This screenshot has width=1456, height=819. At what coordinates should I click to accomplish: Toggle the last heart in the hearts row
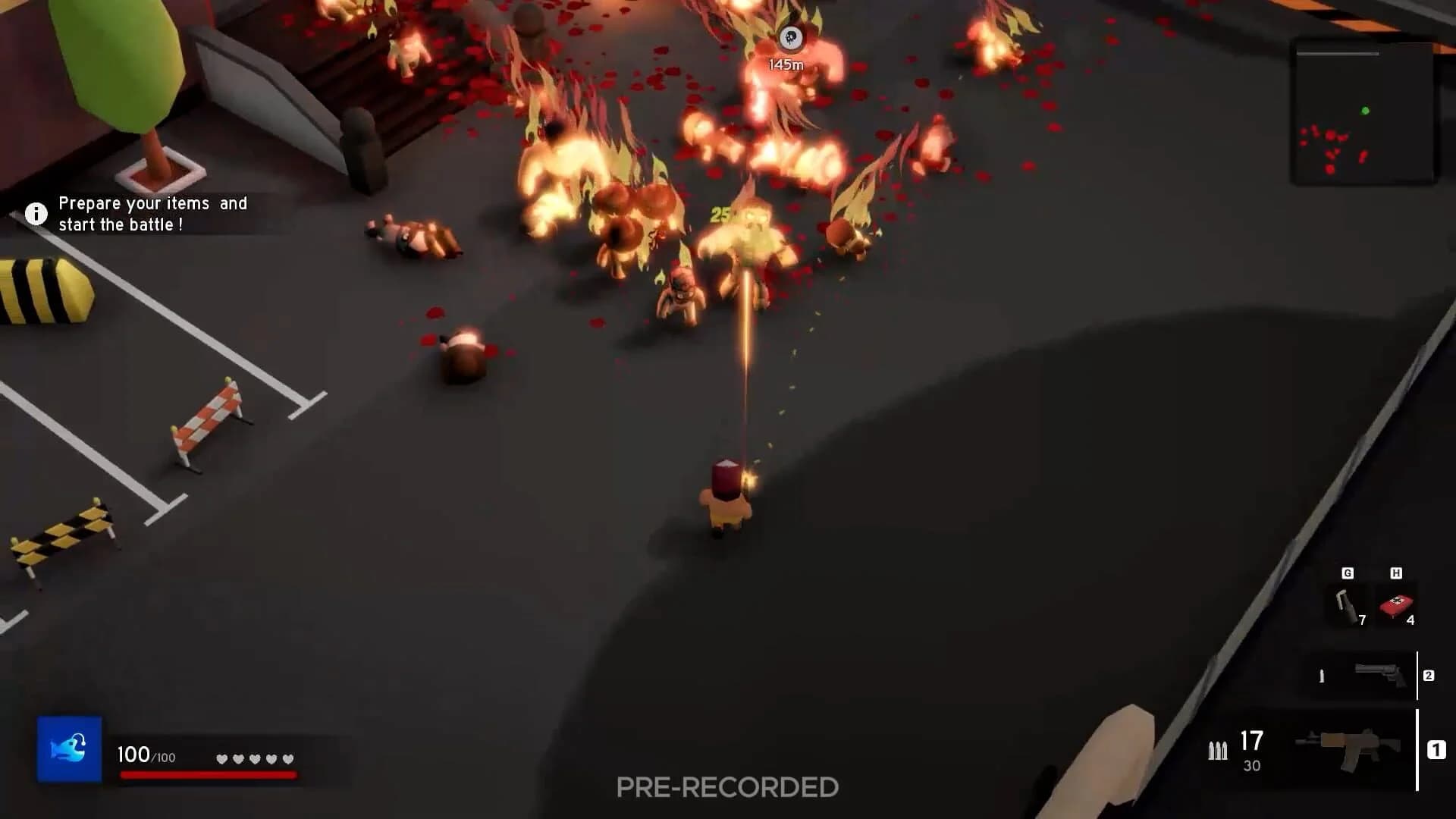pyautogui.click(x=287, y=758)
